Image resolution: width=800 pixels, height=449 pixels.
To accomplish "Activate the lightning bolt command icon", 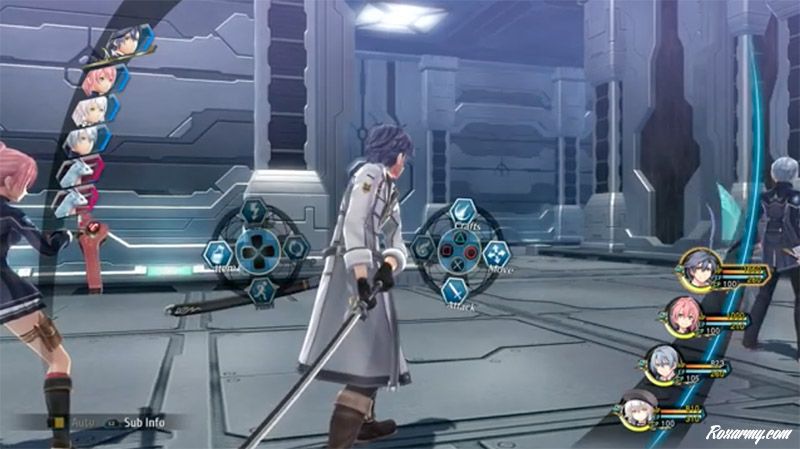I will pos(252,213).
